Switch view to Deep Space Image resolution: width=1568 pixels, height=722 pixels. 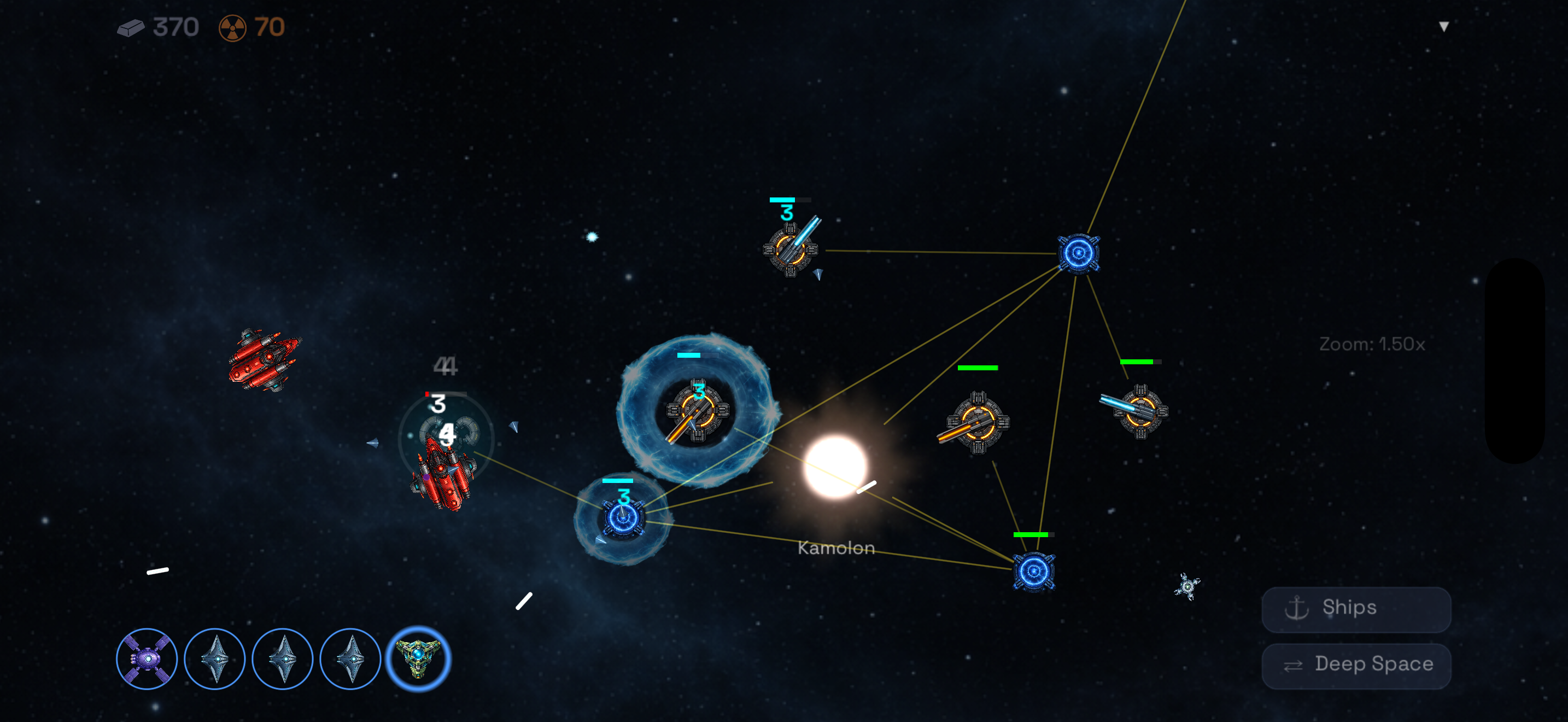click(x=1355, y=665)
